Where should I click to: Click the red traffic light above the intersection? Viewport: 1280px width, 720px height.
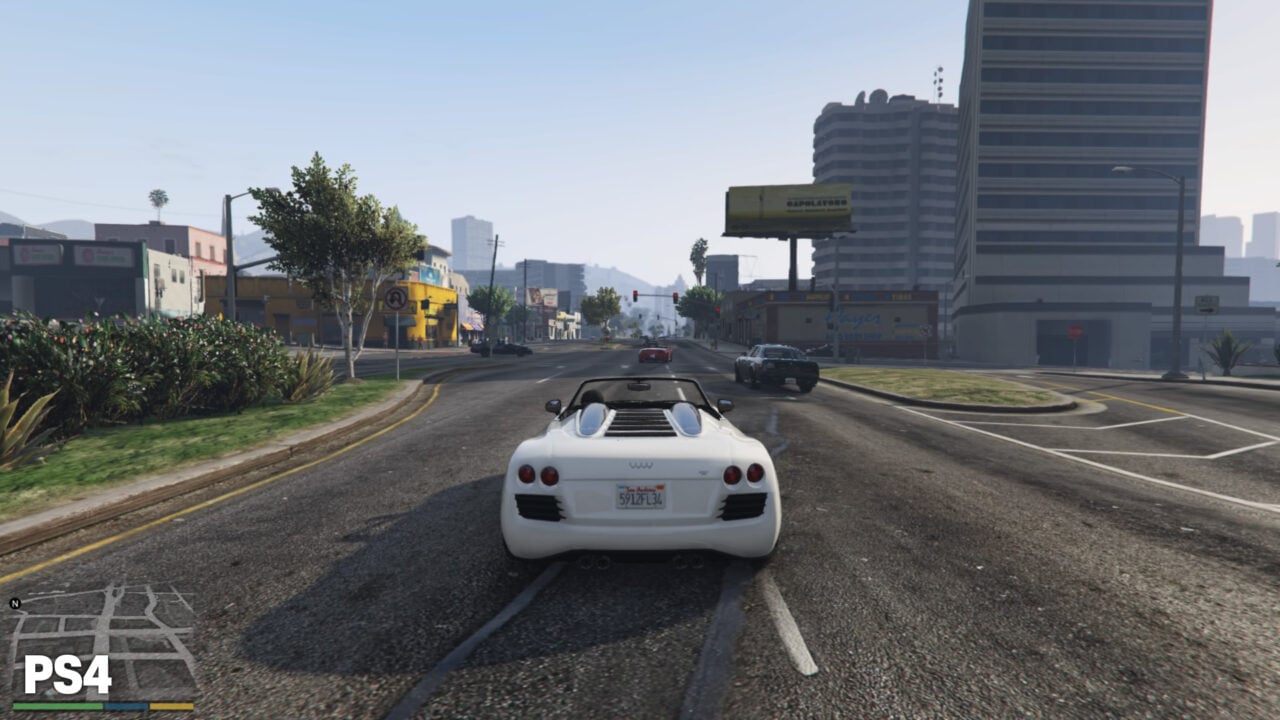click(635, 293)
